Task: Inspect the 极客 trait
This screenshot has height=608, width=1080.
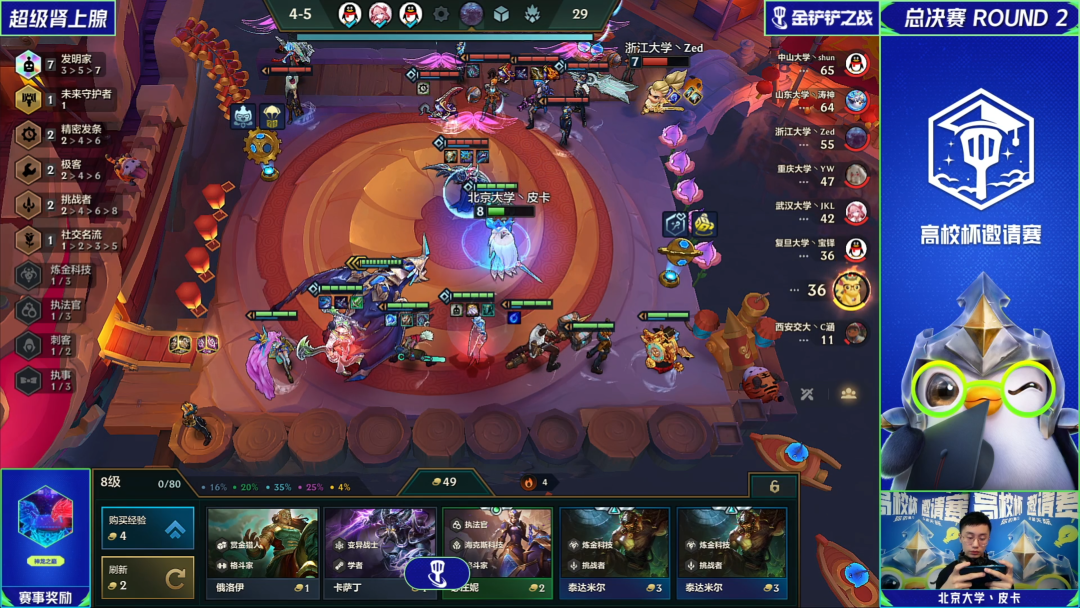Action: (x=28, y=169)
